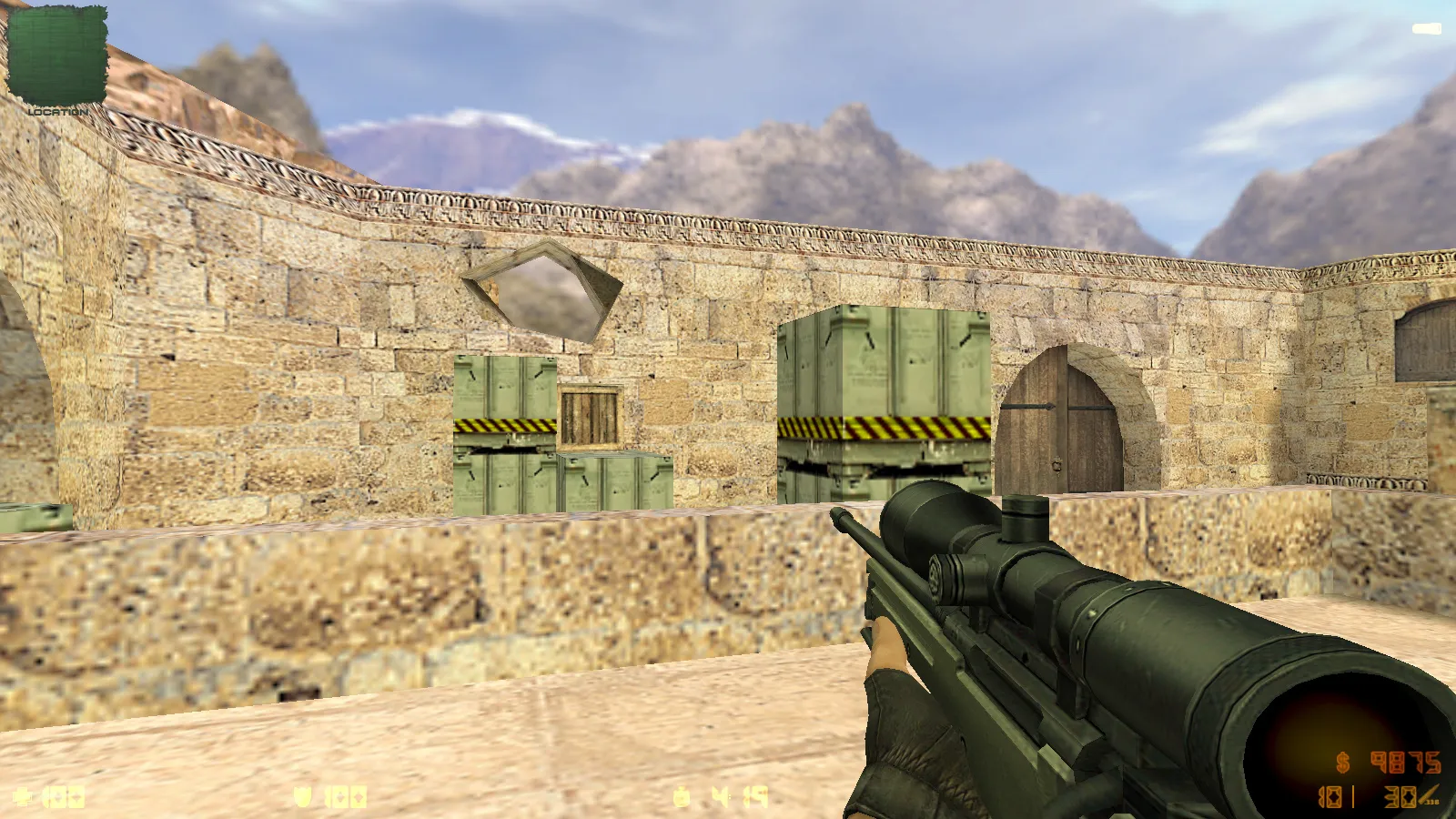
Task: Click the green radar minimap square
Action: click(x=56, y=55)
